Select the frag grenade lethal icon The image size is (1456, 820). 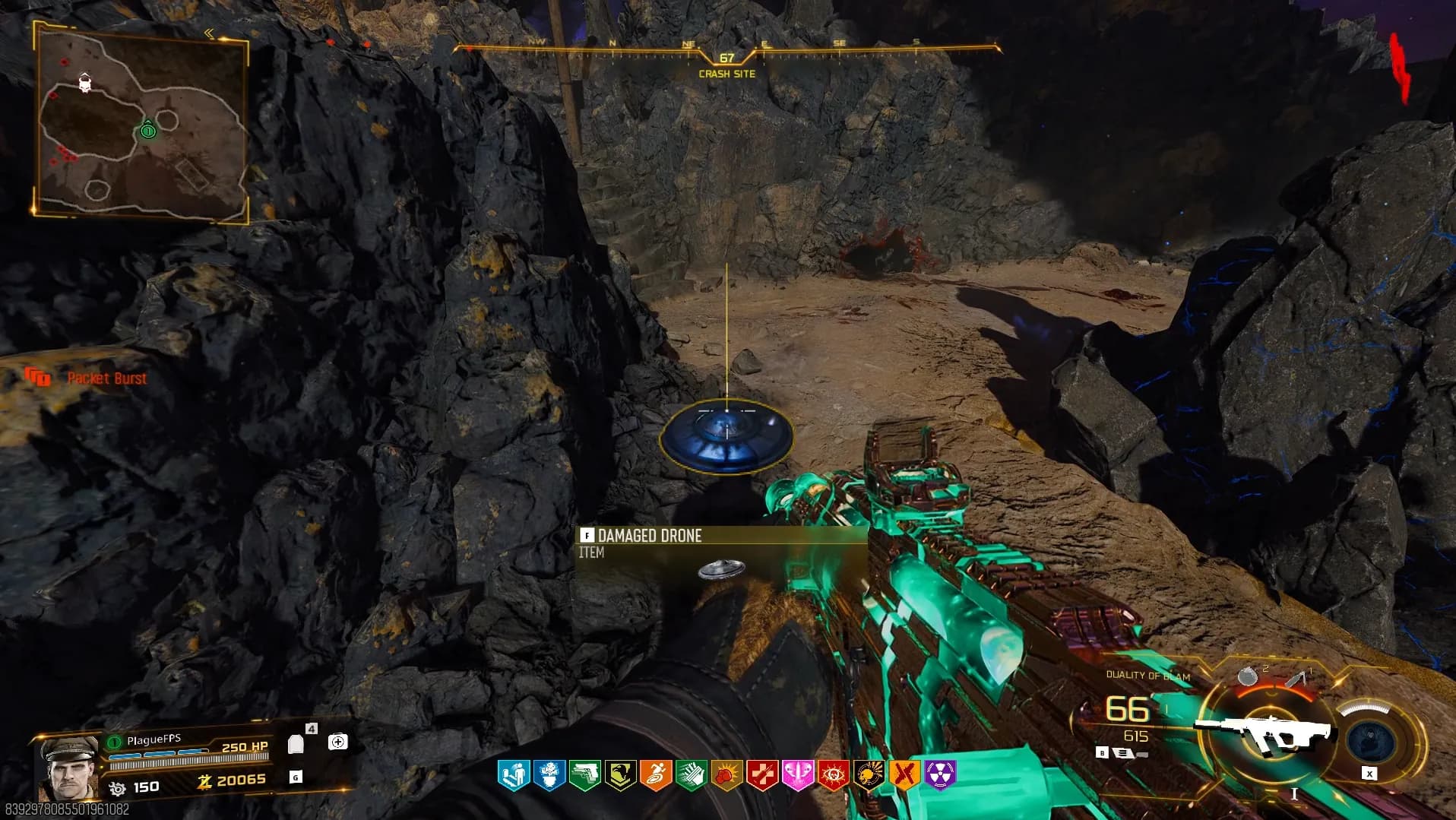pos(1247,676)
